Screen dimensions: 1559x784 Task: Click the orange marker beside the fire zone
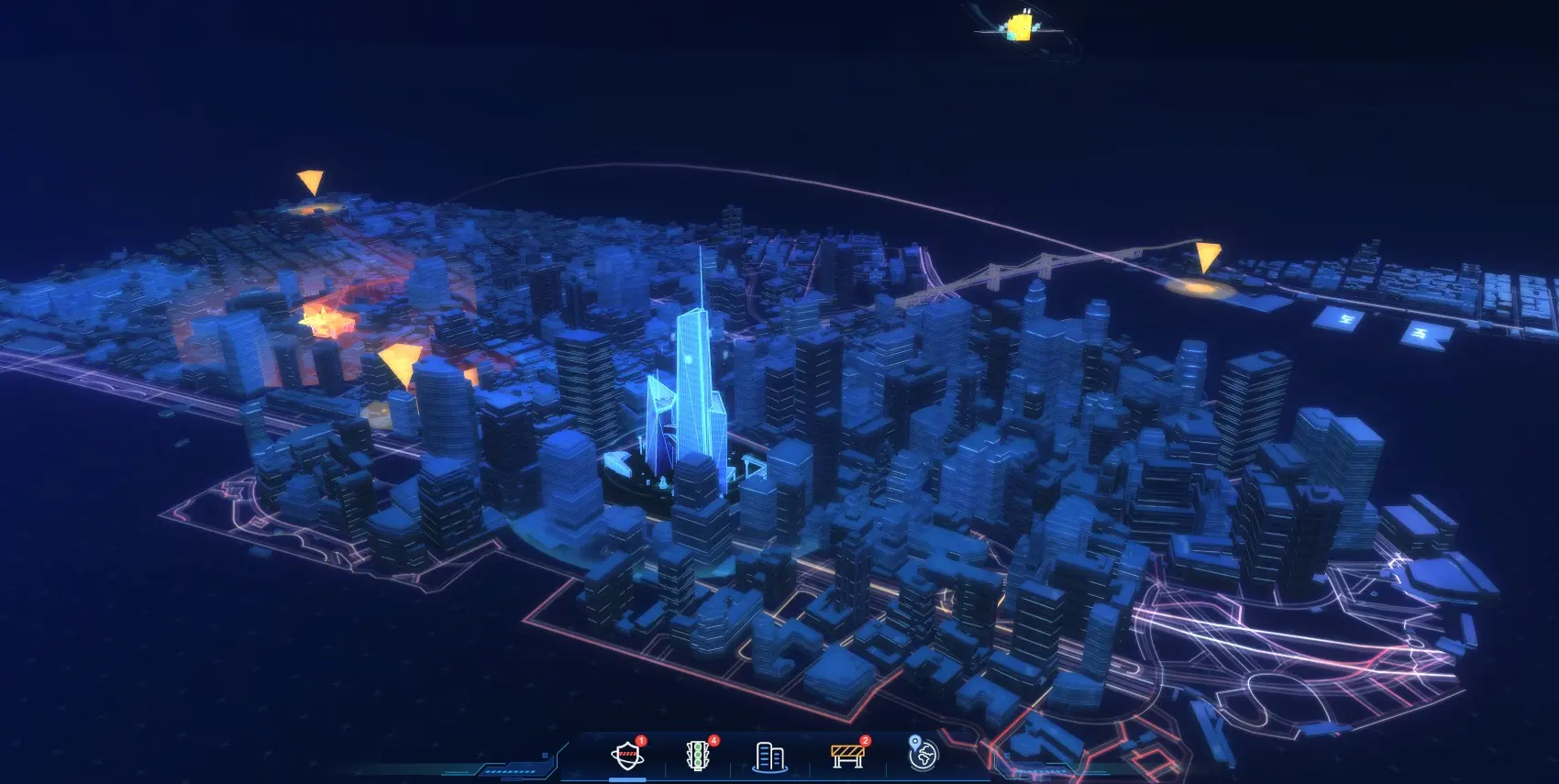pyautogui.click(x=401, y=363)
